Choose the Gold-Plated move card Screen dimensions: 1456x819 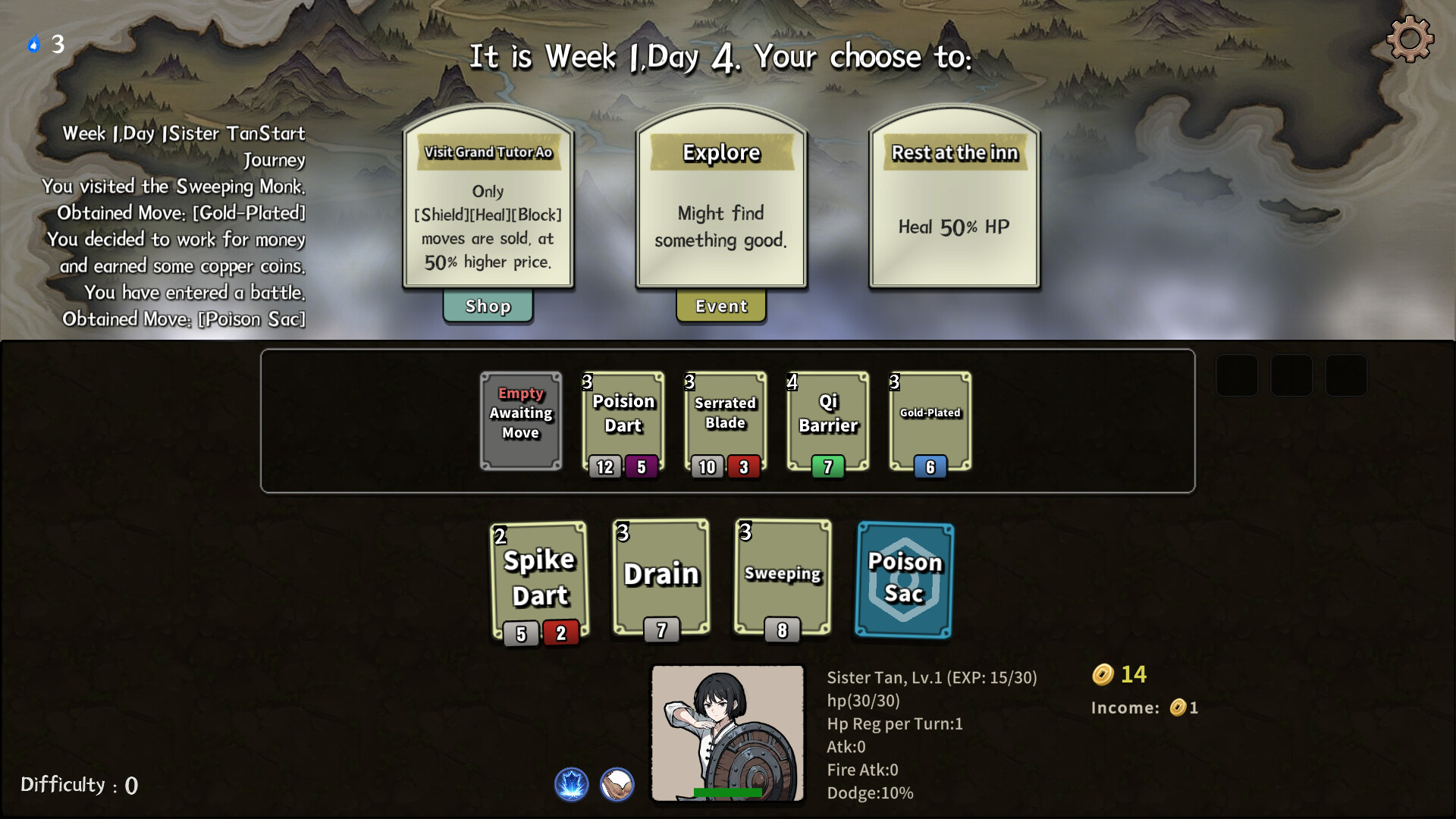coord(930,421)
